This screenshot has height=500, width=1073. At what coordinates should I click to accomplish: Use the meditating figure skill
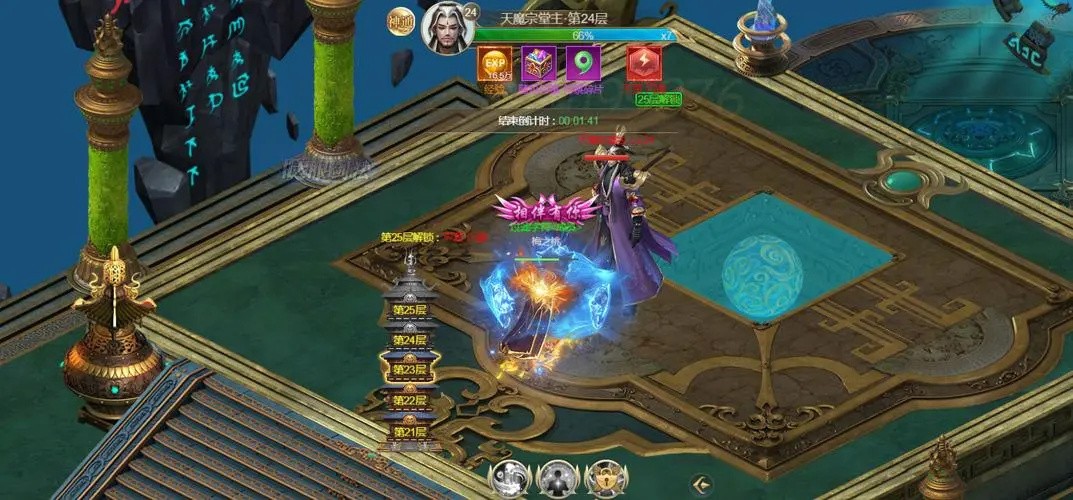pos(556,480)
